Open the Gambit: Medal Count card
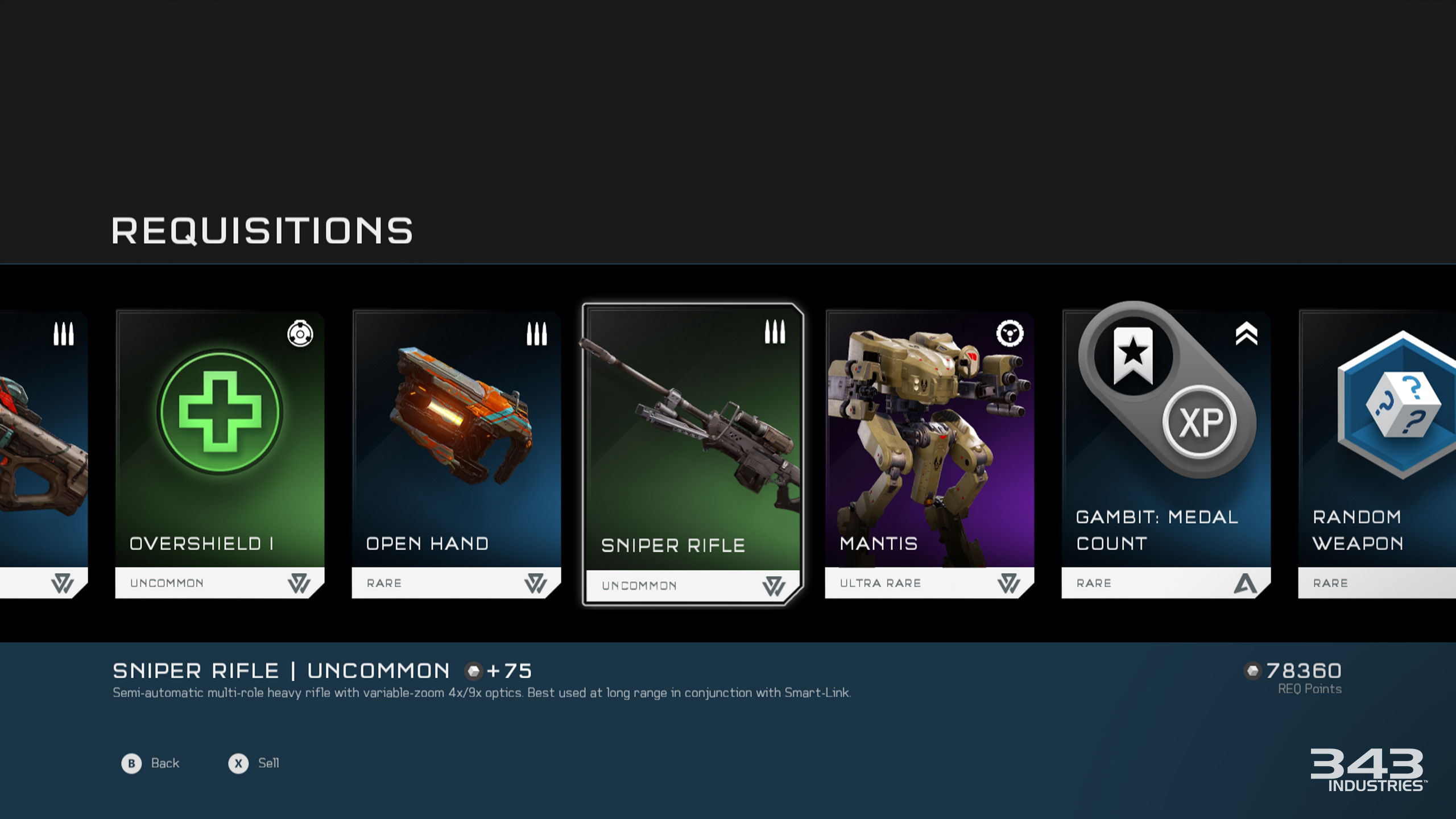Viewport: 1456px width, 819px height. [x=1166, y=454]
